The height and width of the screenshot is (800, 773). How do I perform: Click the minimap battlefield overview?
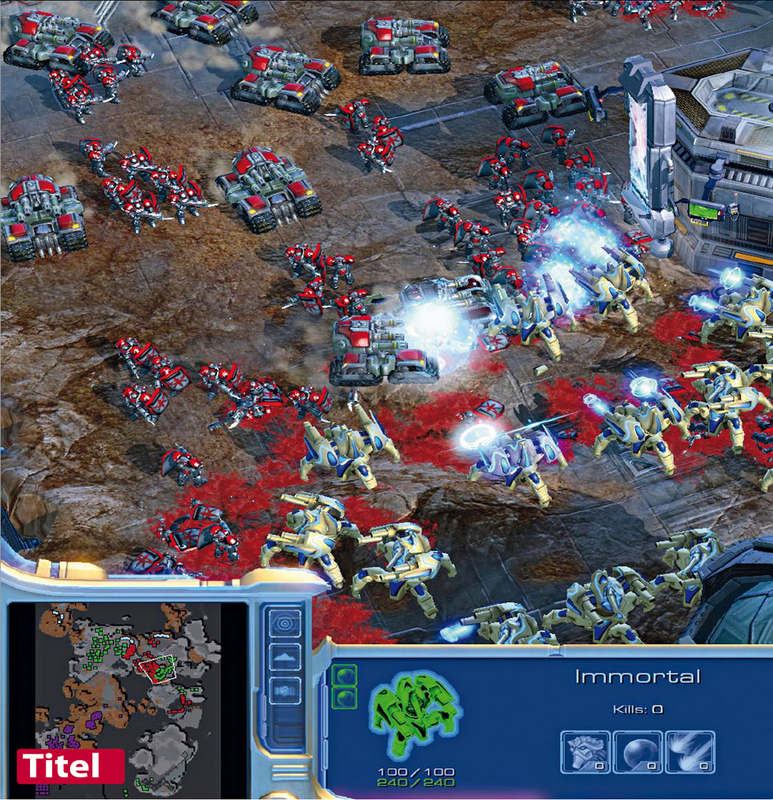point(126,688)
